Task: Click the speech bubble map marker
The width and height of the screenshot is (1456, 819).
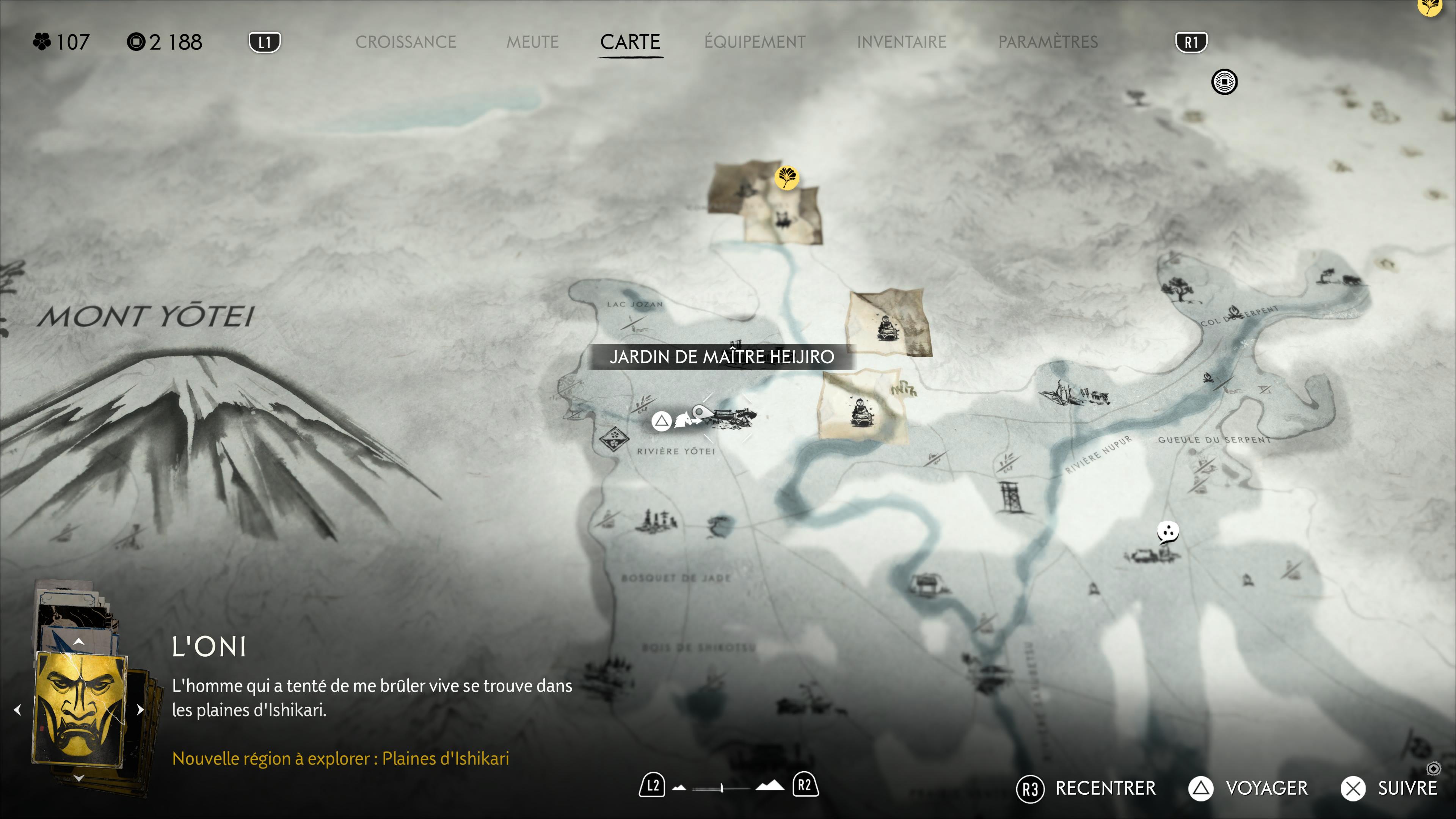Action: [1167, 532]
